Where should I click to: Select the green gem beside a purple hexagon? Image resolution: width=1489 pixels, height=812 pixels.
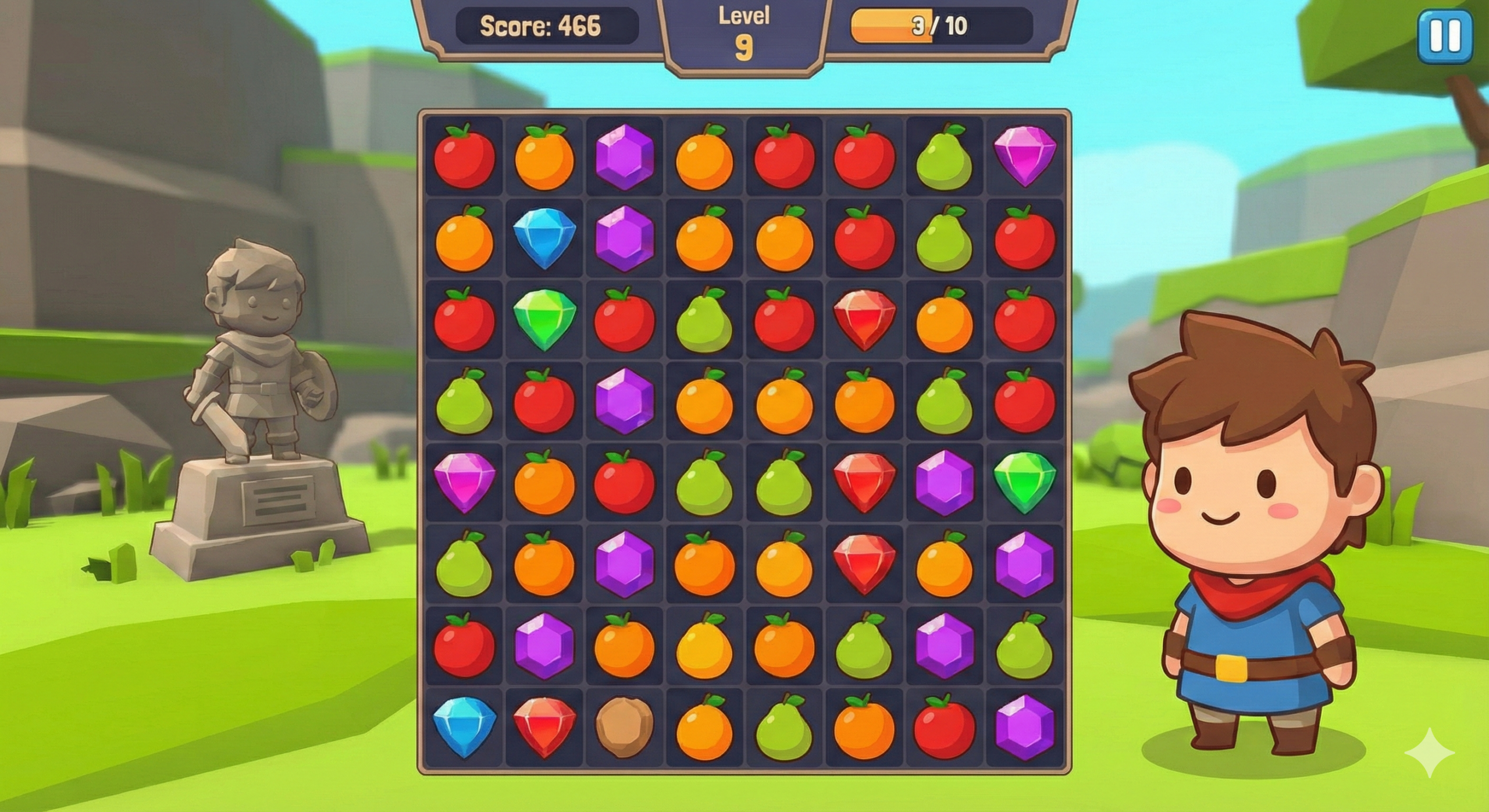click(1024, 482)
